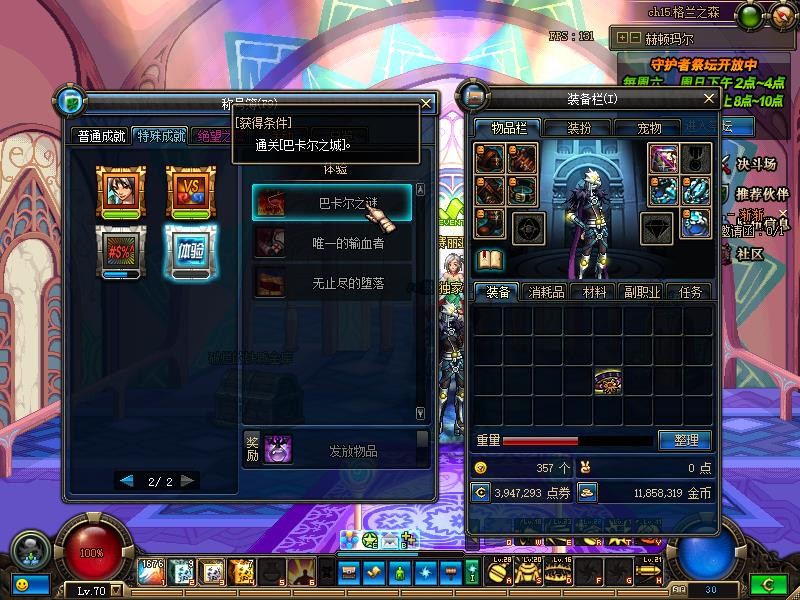Click the green button at bottom-right corner
Image resolution: width=800 pixels, height=600 pixels.
(768, 583)
